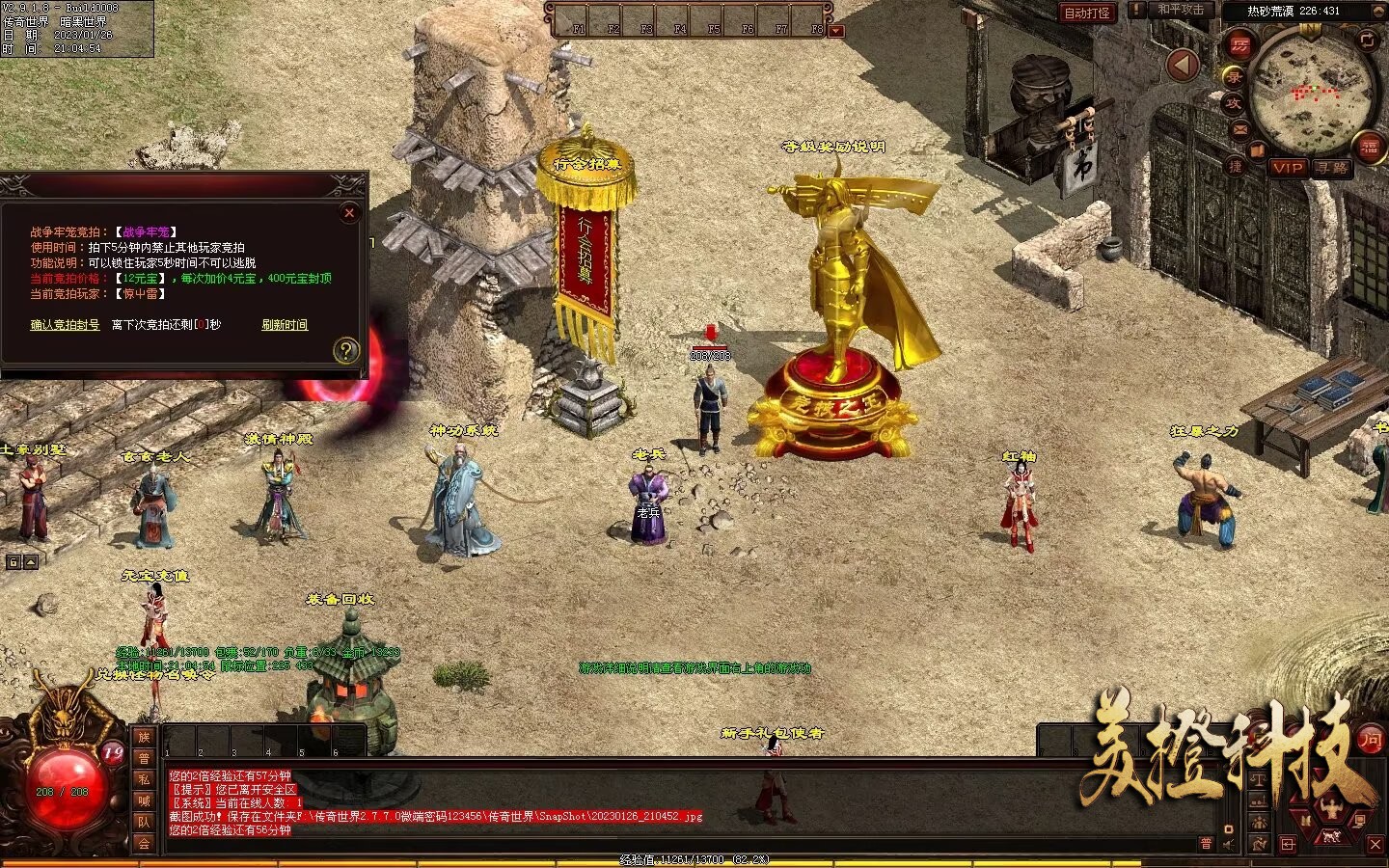Open the mail envelope icon
Image resolution: width=1389 pixels, height=868 pixels.
pos(1239,129)
